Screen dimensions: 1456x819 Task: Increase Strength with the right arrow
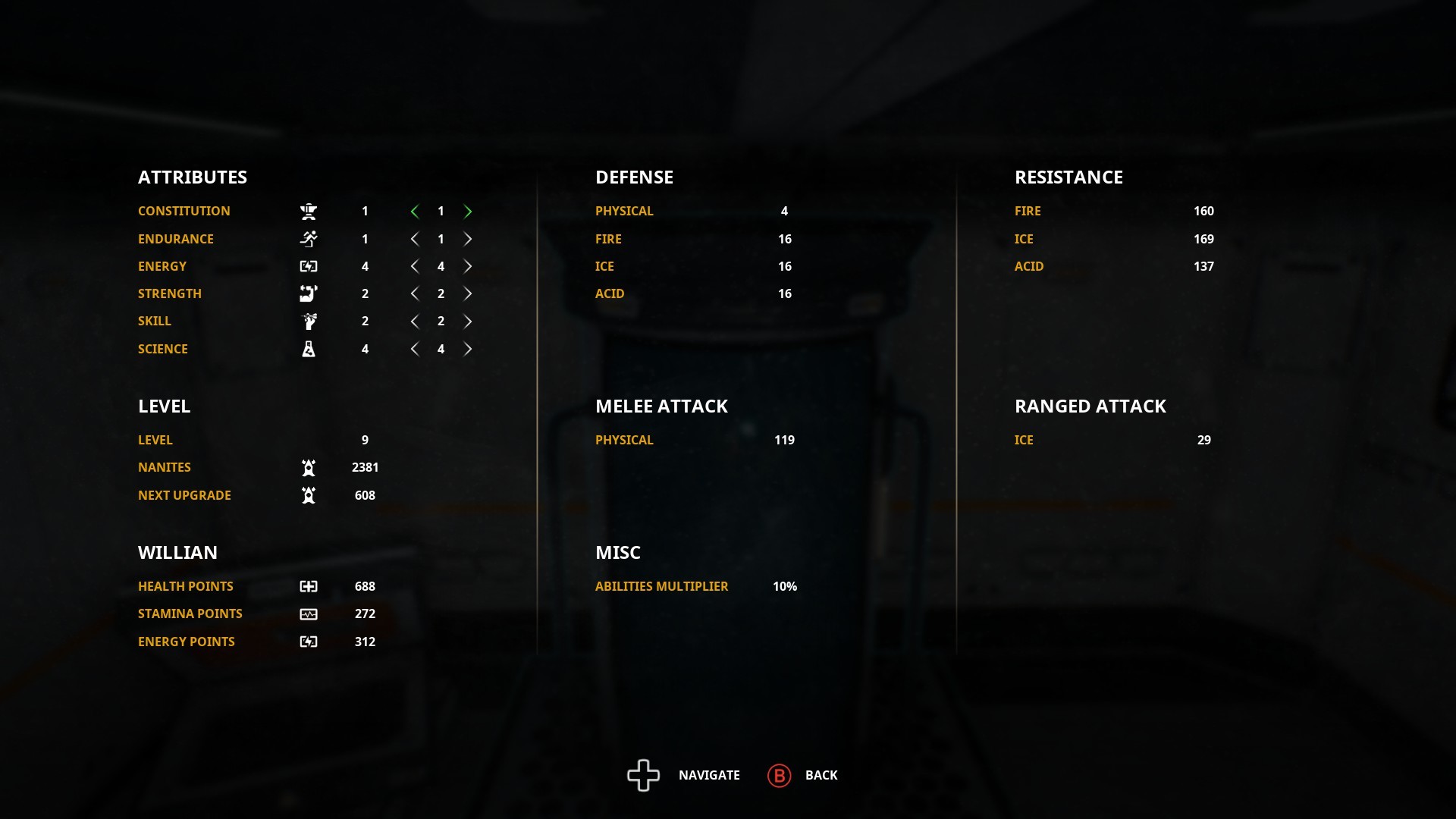click(x=469, y=293)
